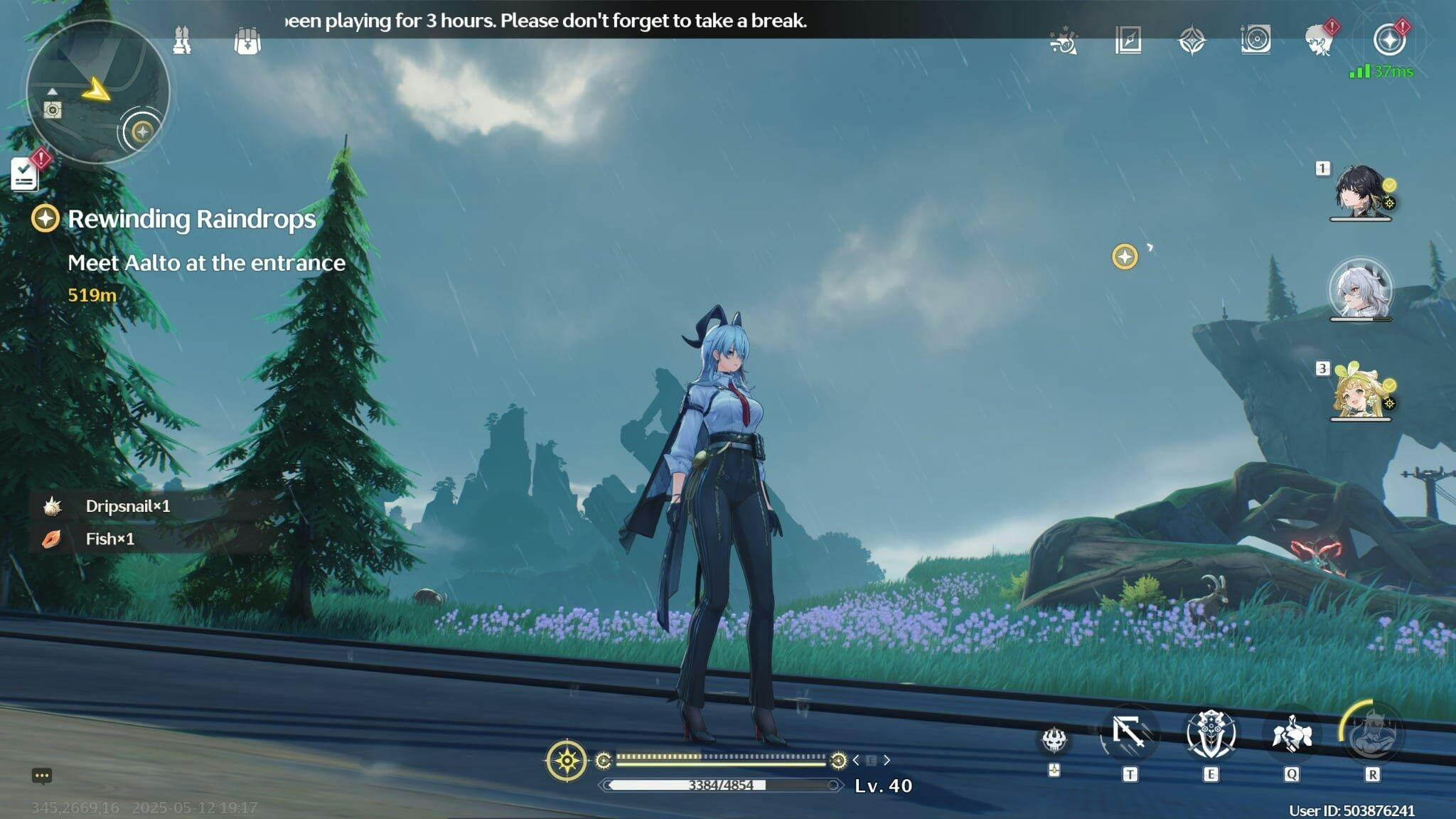Trigger the Resonance Liberation ability
Screen dimensions: 1456x819
[x=1372, y=734]
